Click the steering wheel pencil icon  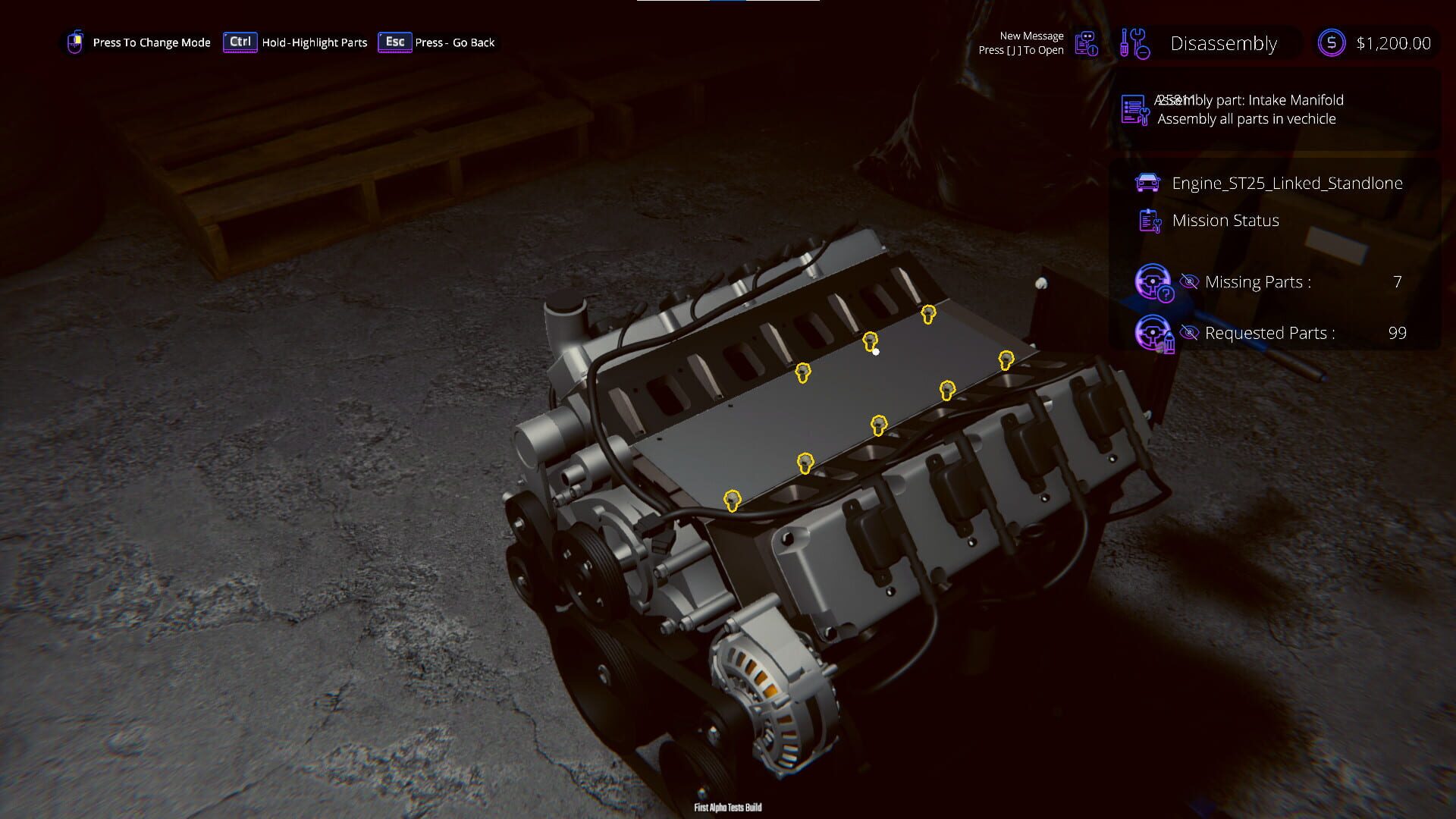[x=1156, y=332]
